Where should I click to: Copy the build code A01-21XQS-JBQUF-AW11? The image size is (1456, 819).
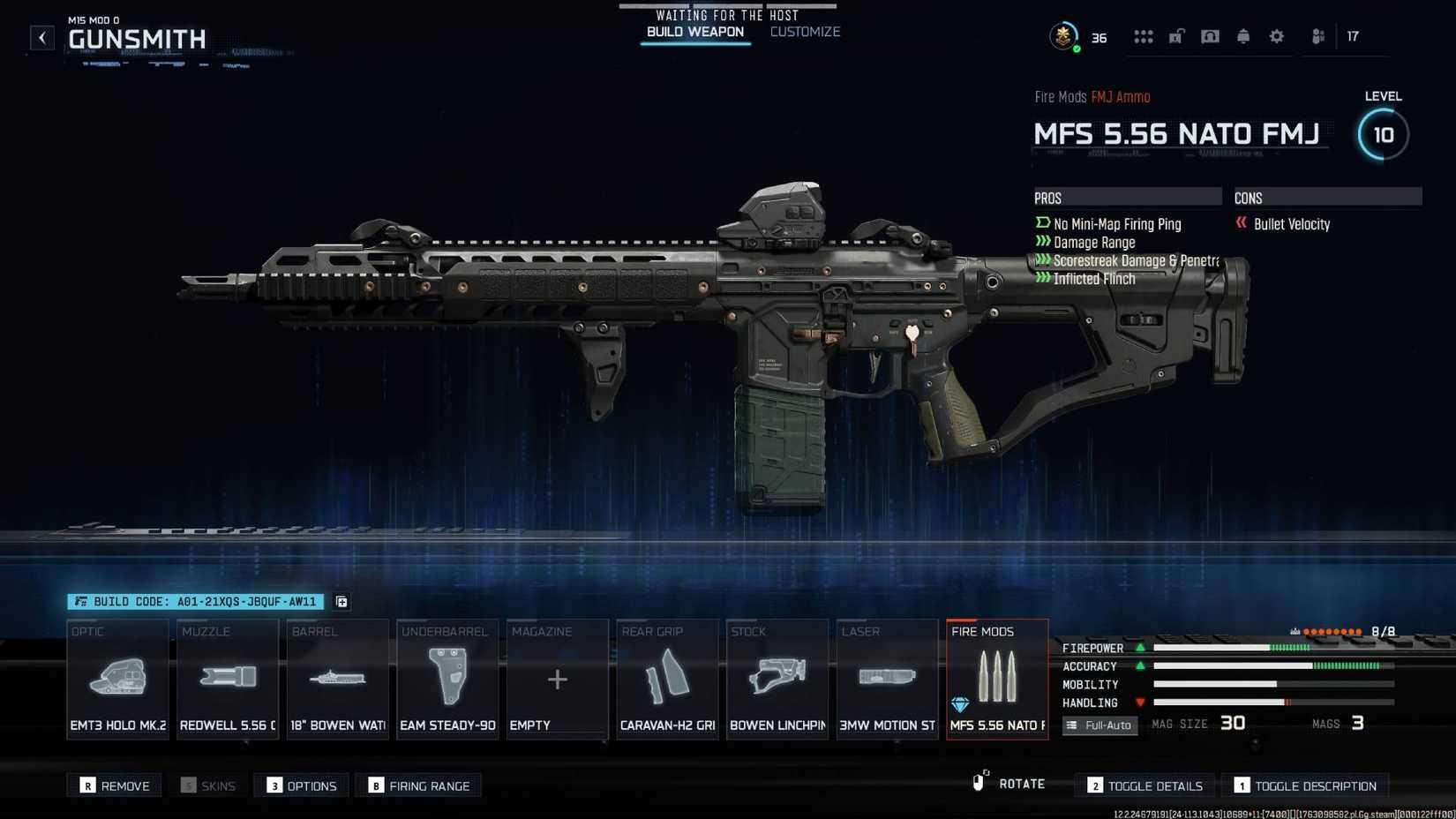tap(341, 602)
